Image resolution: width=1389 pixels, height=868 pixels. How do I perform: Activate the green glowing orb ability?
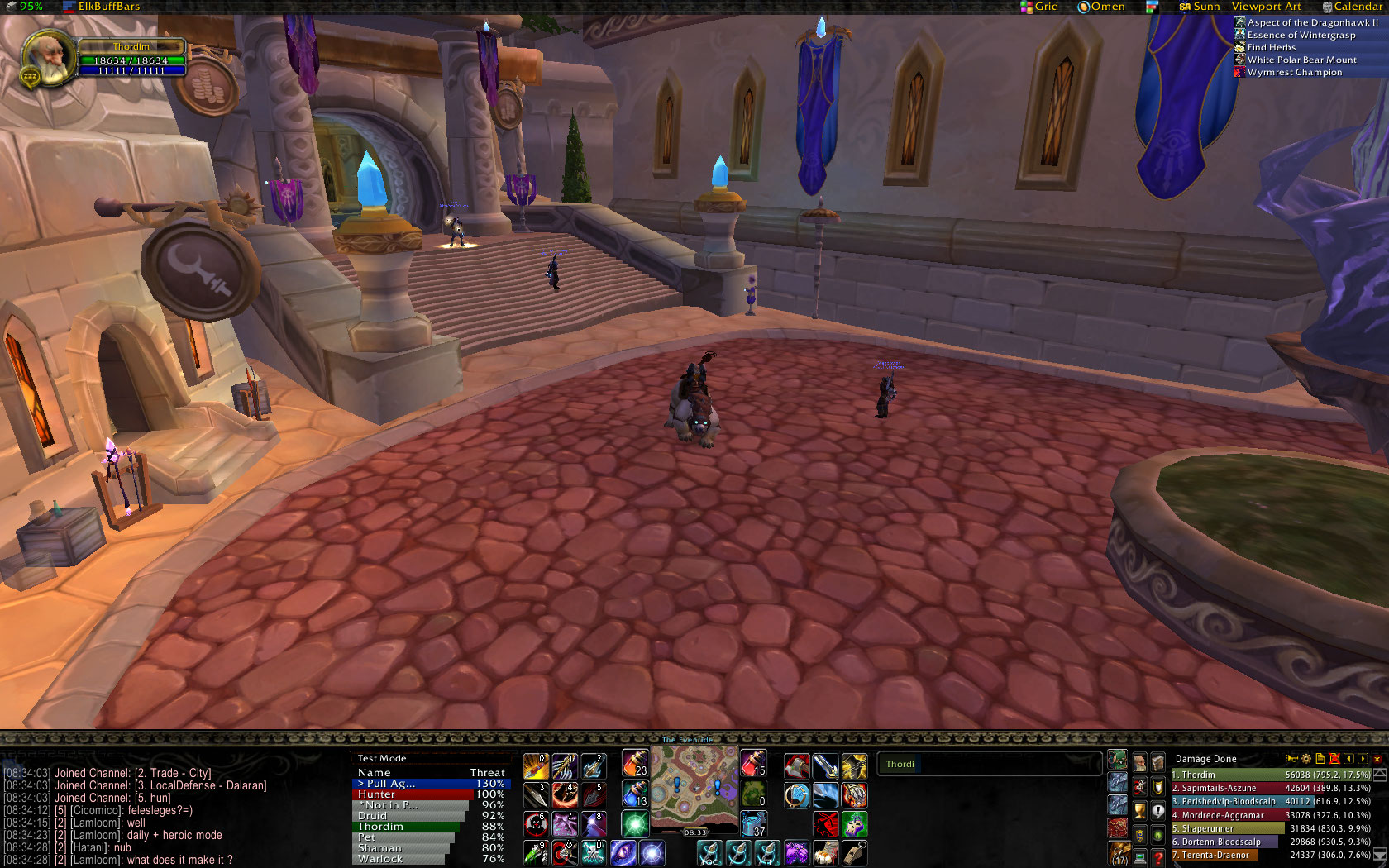coord(635,824)
